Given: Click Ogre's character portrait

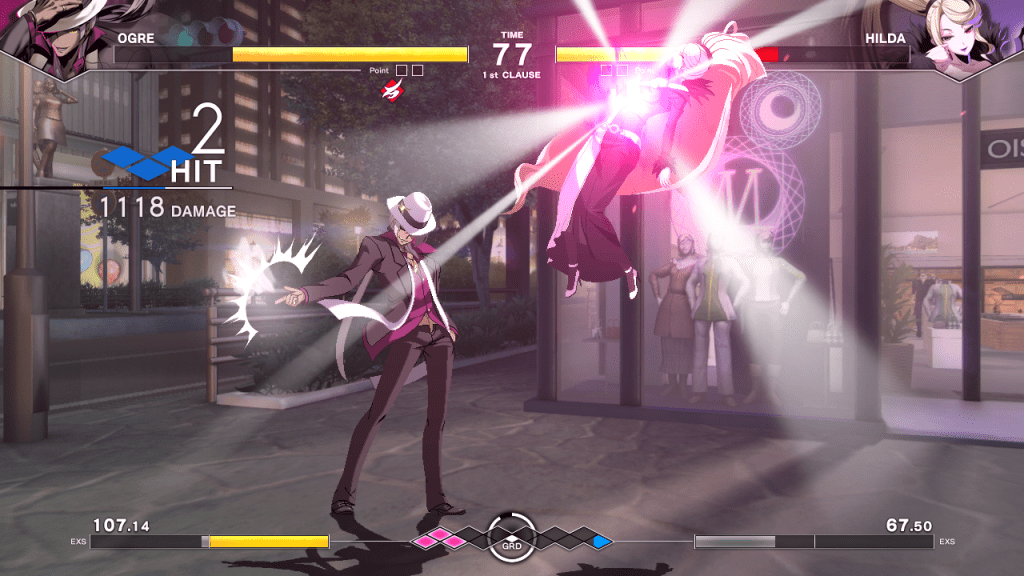Looking at the screenshot, I should (x=55, y=37).
